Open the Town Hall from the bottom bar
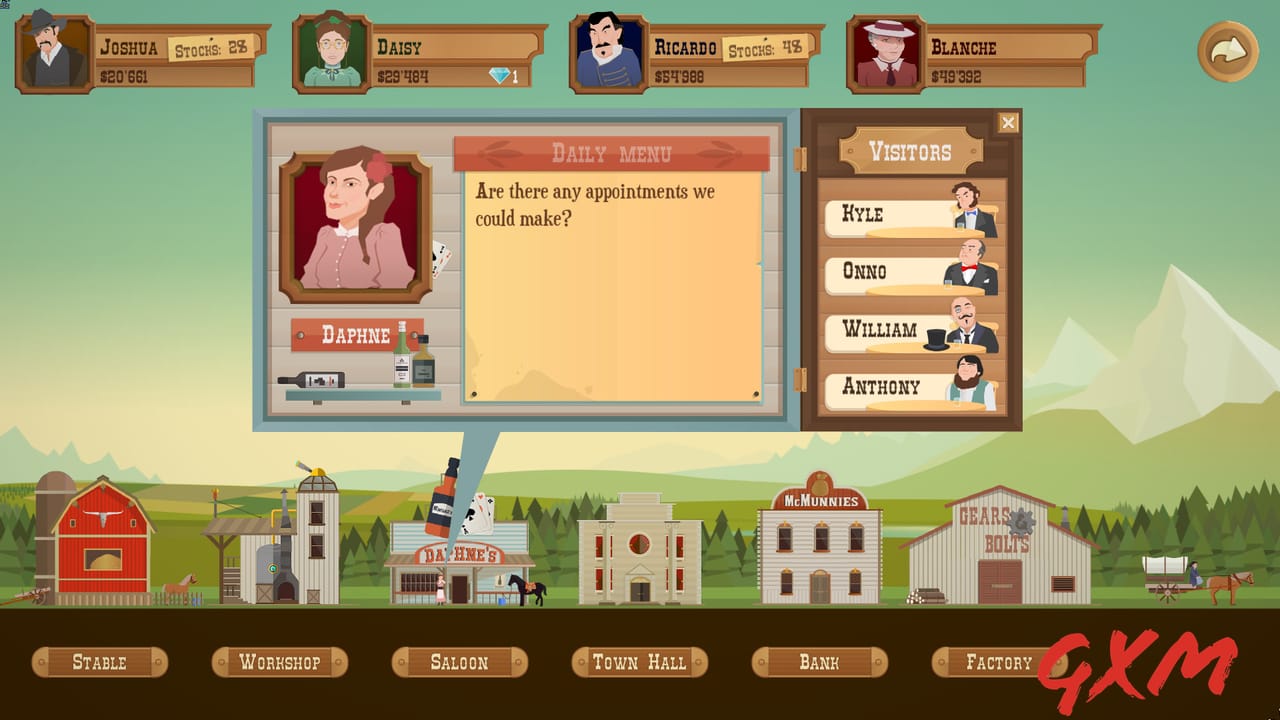The height and width of the screenshot is (720, 1280). pos(638,661)
